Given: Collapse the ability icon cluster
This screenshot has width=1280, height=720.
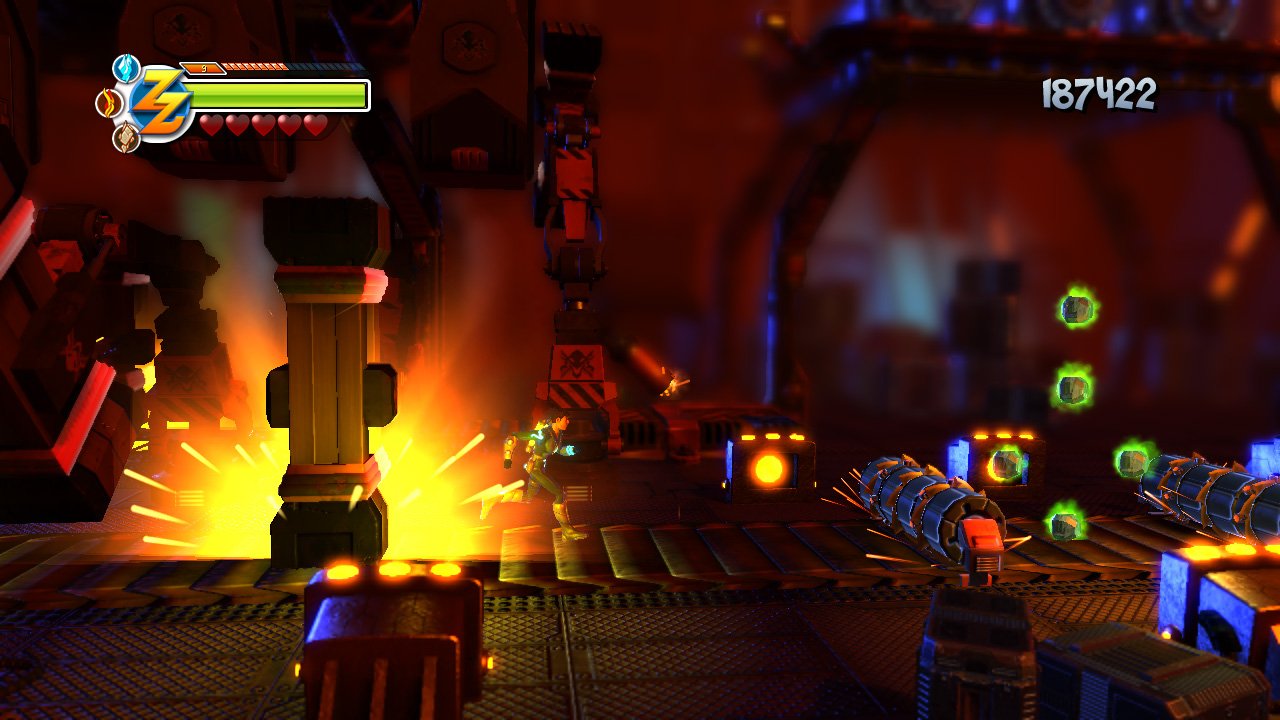Looking at the screenshot, I should tap(120, 100).
